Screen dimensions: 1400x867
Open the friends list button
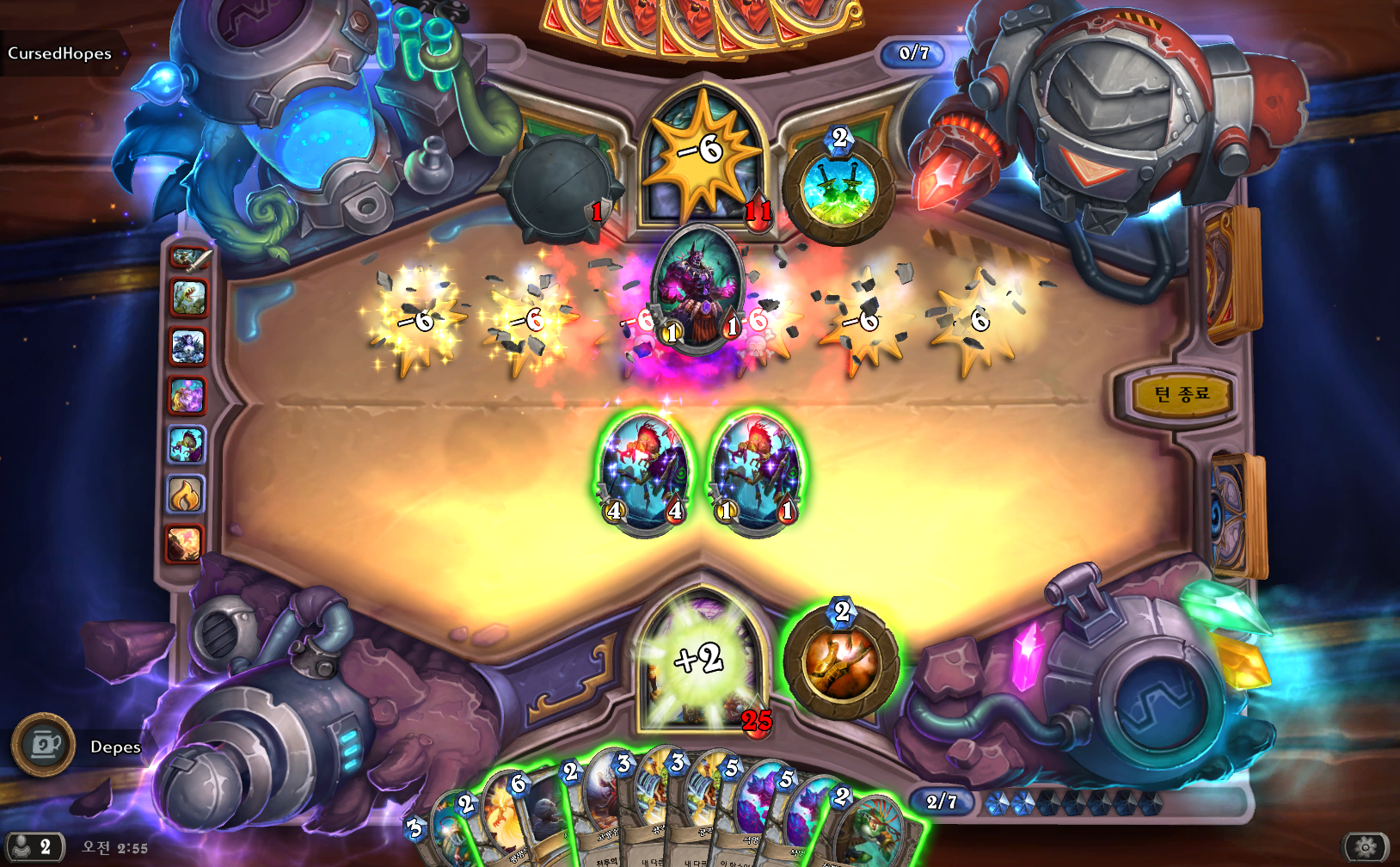[x=33, y=847]
